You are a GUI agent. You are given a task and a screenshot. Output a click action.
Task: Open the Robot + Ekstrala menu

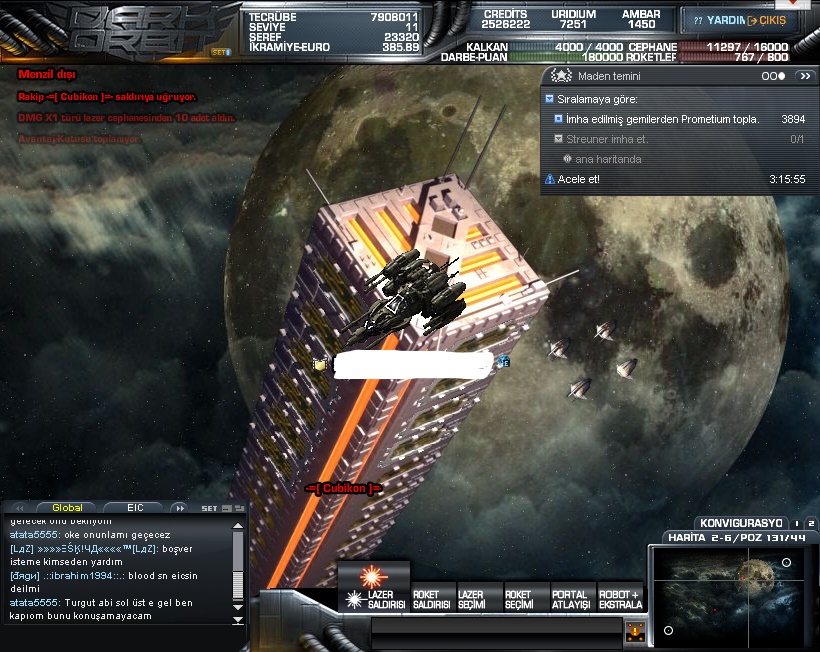click(621, 600)
